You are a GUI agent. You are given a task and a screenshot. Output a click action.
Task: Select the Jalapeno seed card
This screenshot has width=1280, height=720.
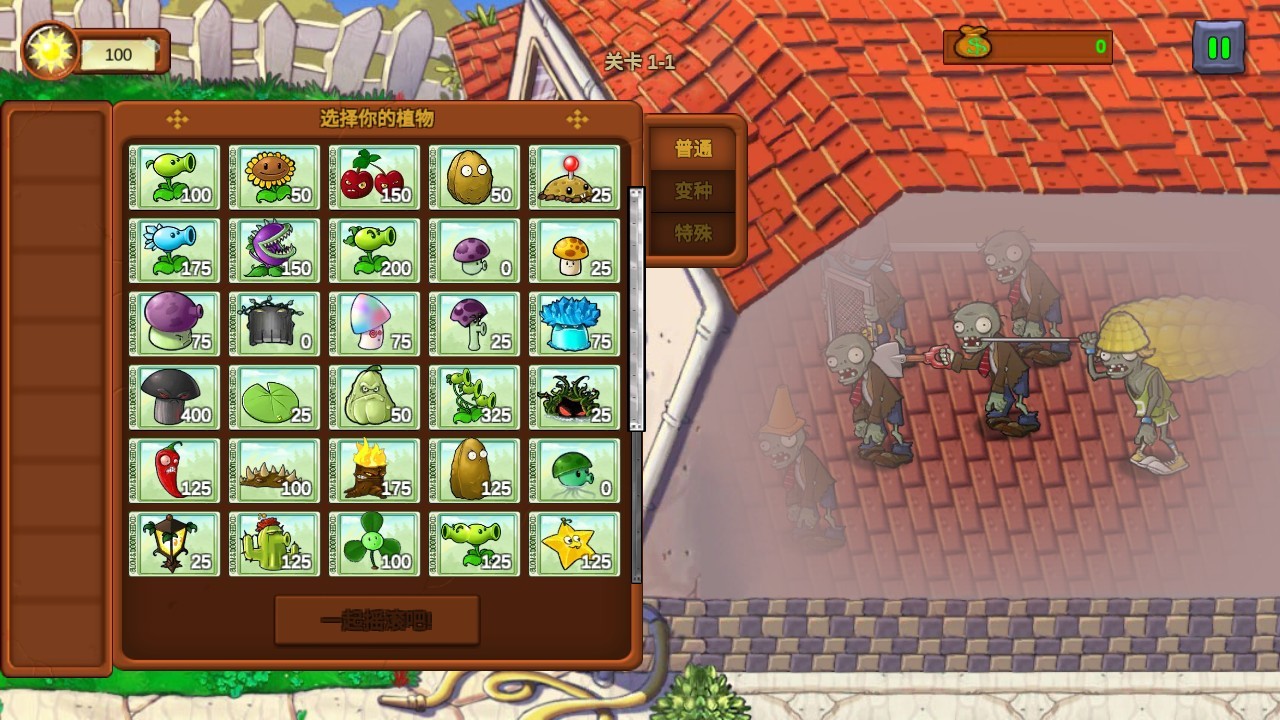point(174,470)
